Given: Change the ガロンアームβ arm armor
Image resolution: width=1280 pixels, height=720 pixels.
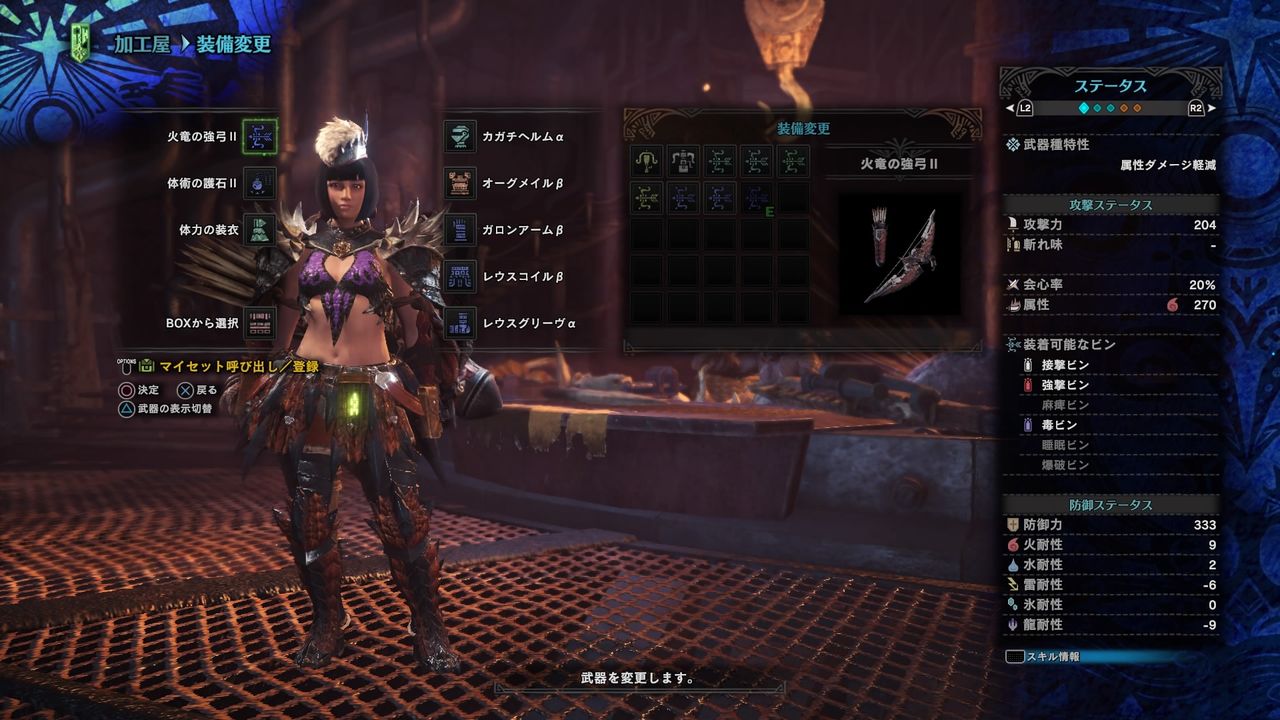Looking at the screenshot, I should [460, 230].
